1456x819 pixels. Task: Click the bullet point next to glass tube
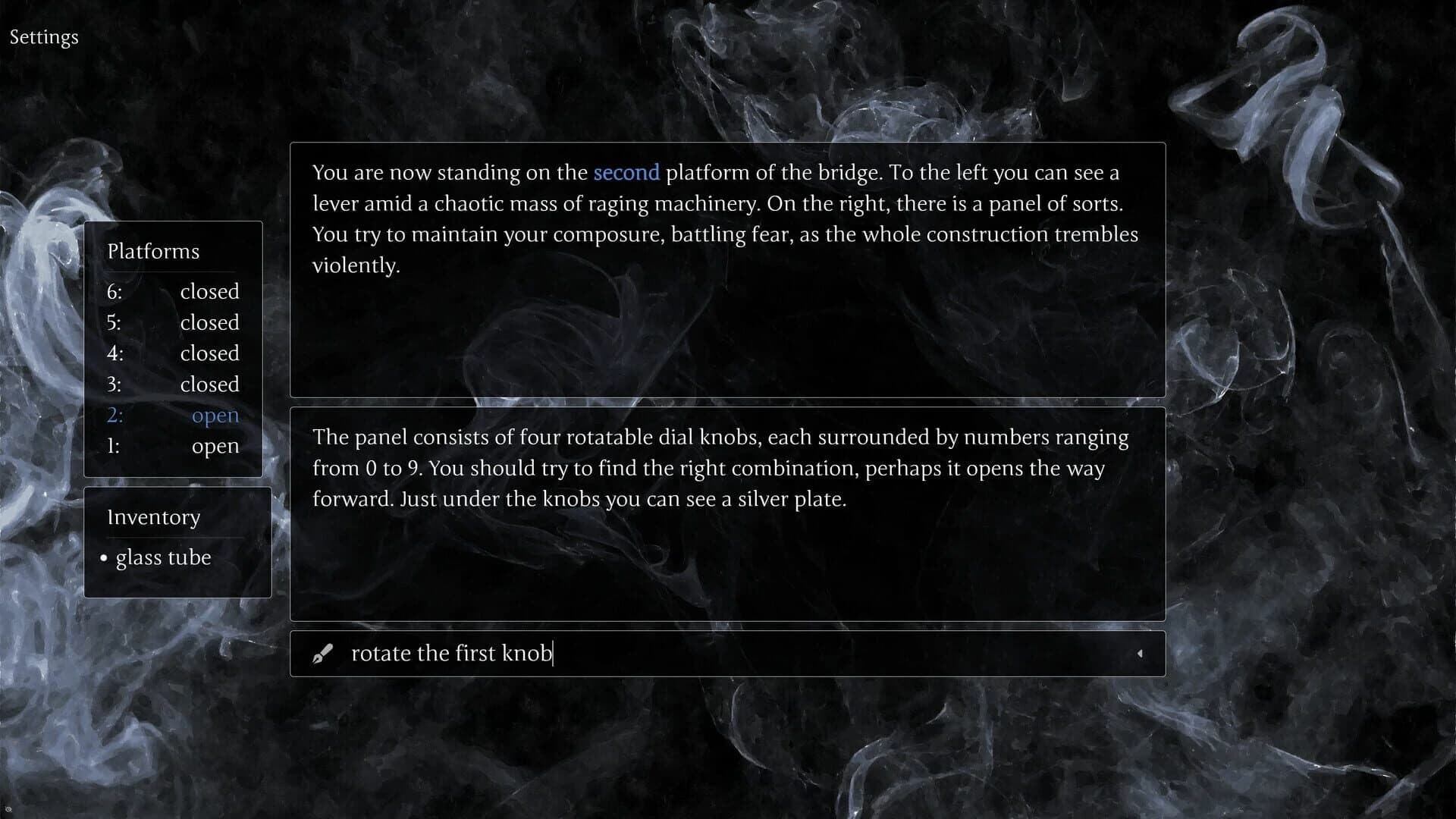coord(104,559)
